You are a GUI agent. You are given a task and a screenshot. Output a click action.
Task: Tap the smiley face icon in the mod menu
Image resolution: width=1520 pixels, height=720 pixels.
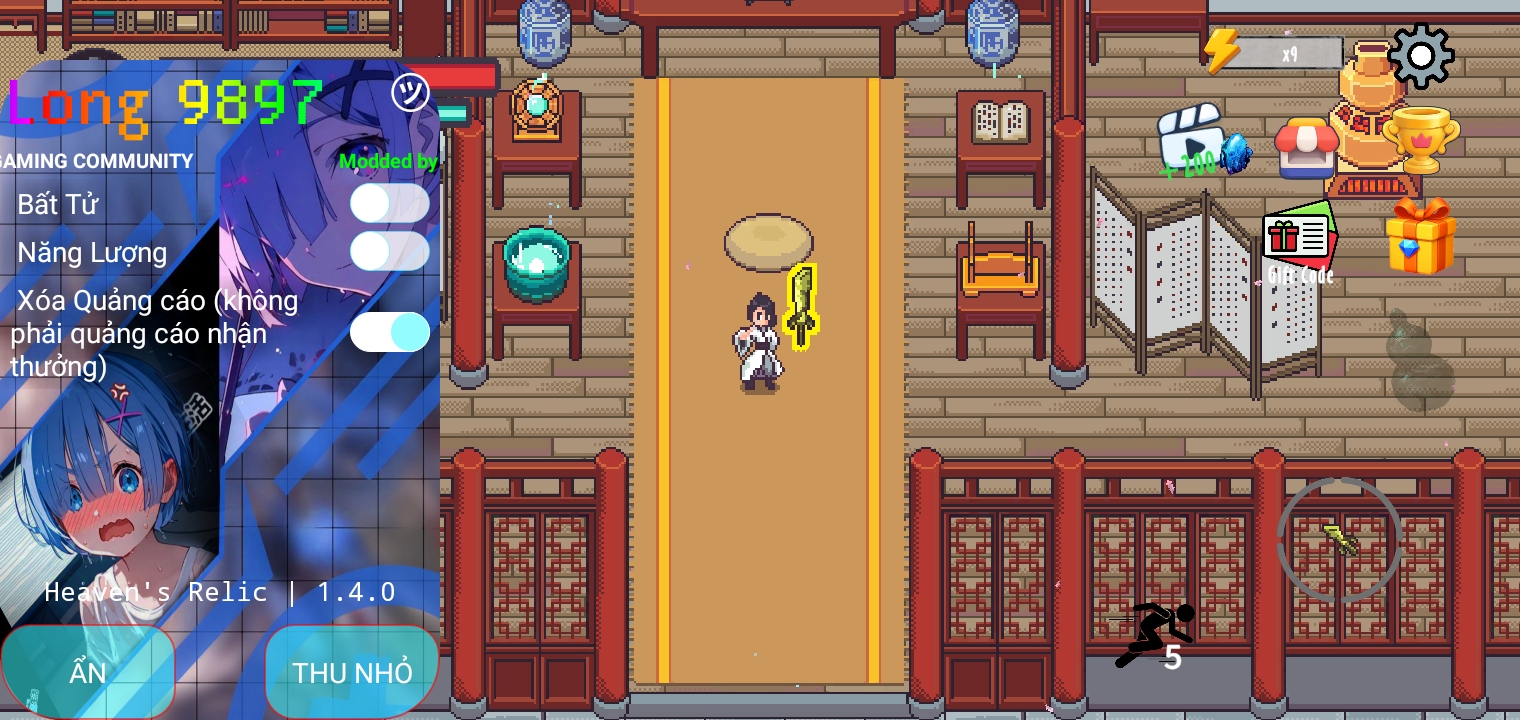tap(410, 91)
